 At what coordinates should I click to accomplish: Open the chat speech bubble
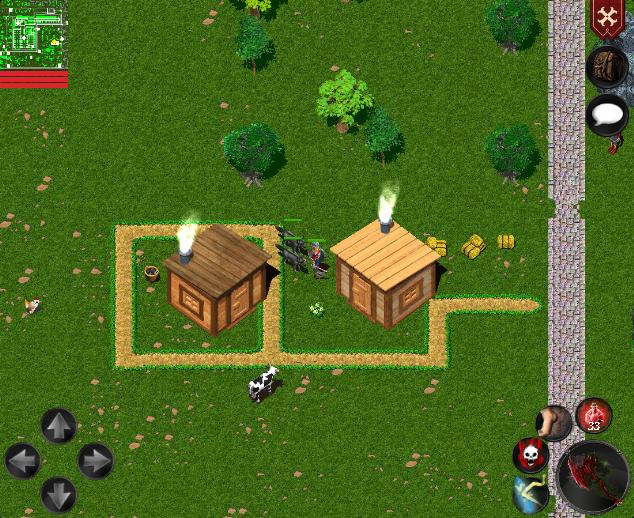(x=606, y=114)
